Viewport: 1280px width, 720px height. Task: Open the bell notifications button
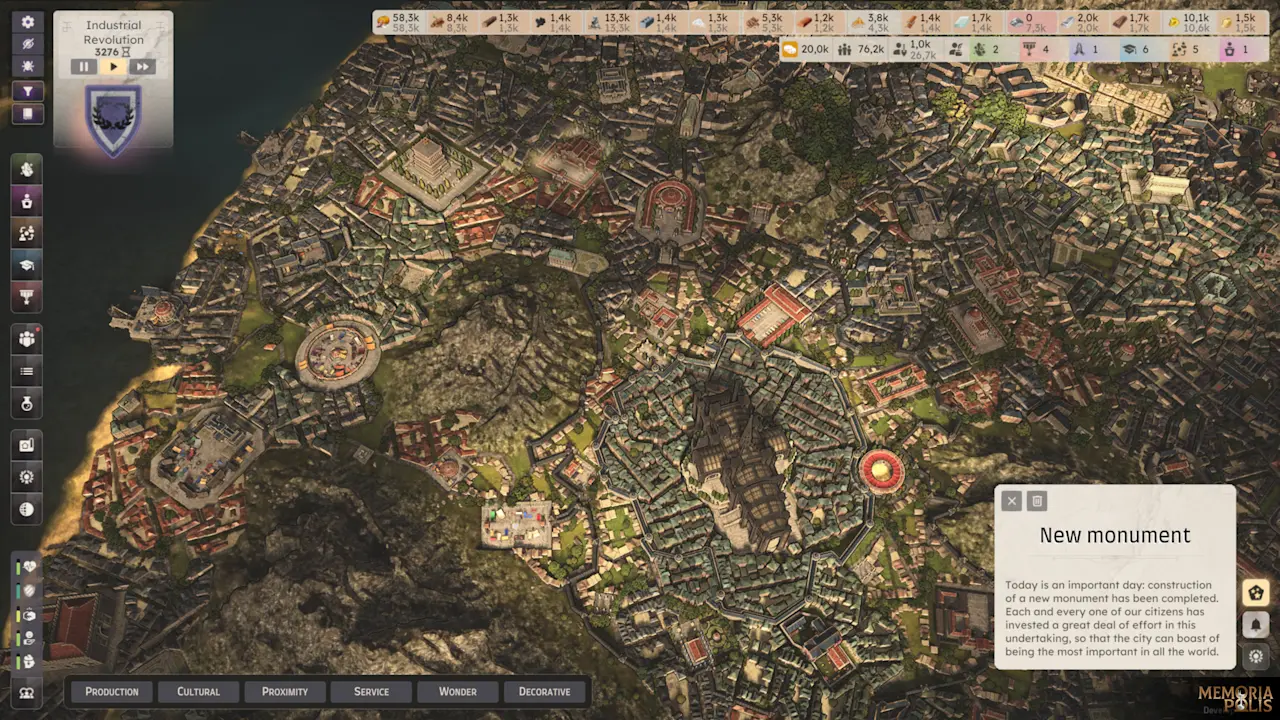pyautogui.click(x=1256, y=625)
